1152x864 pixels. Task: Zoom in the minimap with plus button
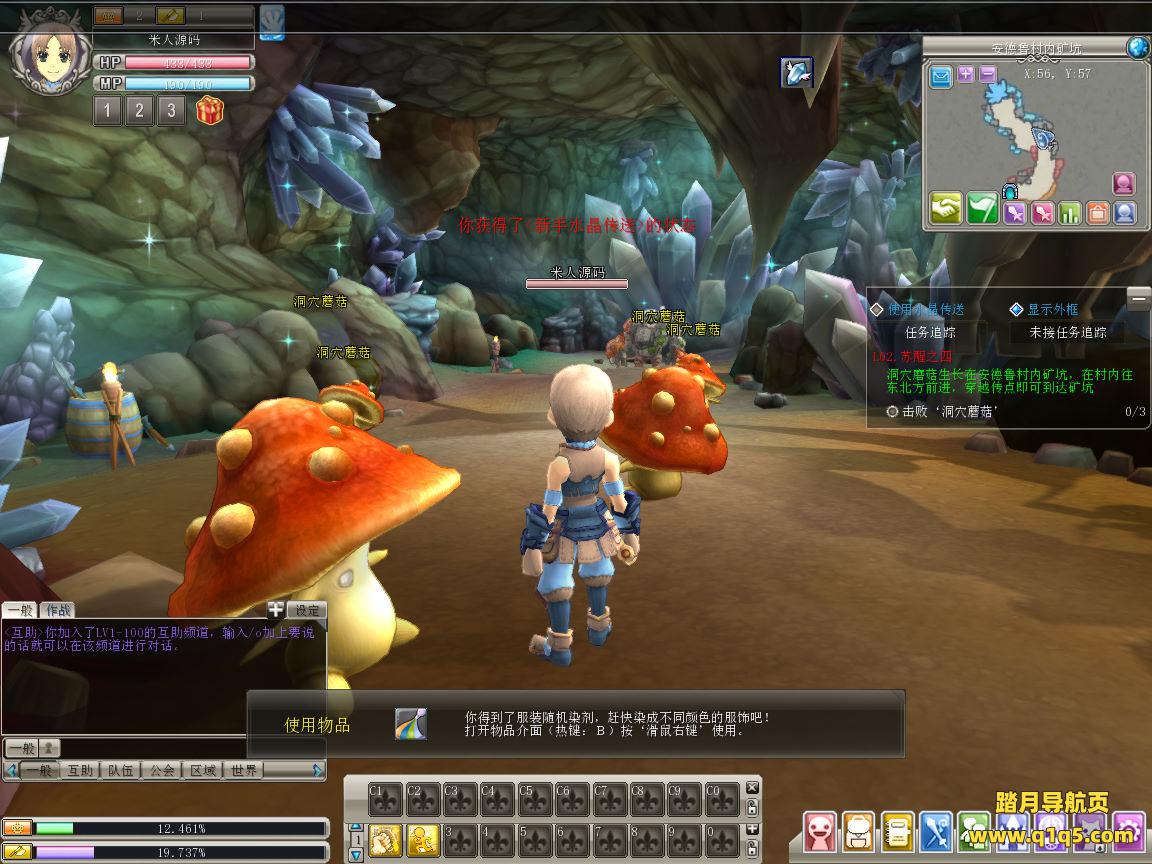pyautogui.click(x=966, y=74)
